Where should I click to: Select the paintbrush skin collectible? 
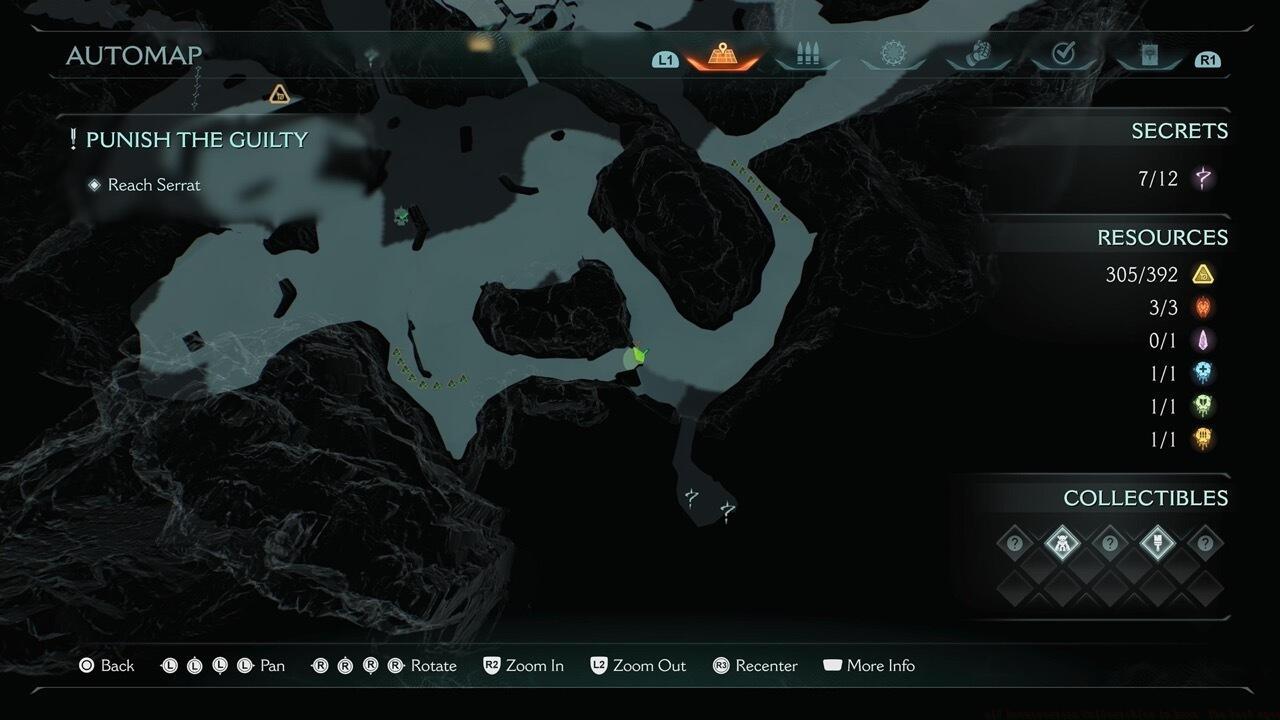tap(1157, 544)
